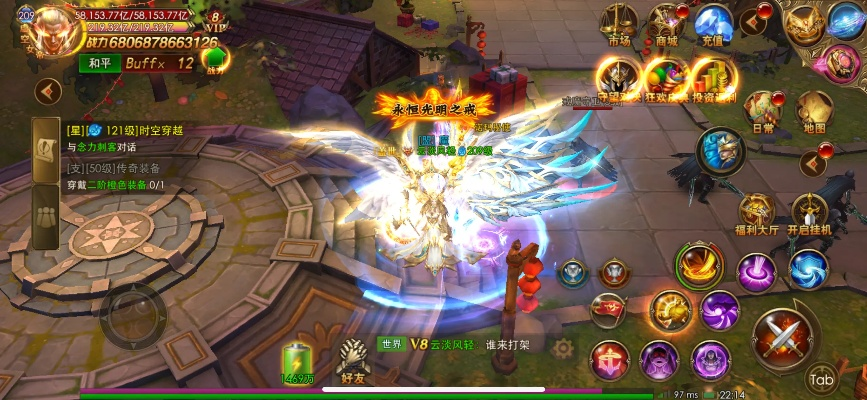867x400 pixels.
Task: Click the Tab target switch button
Action: coord(822,379)
